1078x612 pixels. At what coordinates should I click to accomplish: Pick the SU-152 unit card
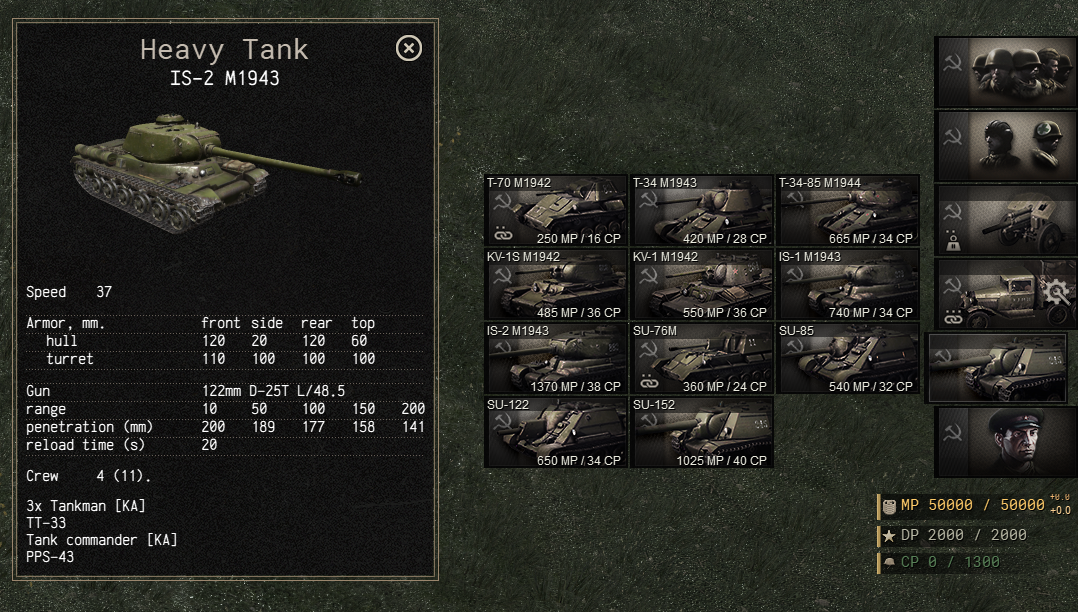tap(701, 433)
